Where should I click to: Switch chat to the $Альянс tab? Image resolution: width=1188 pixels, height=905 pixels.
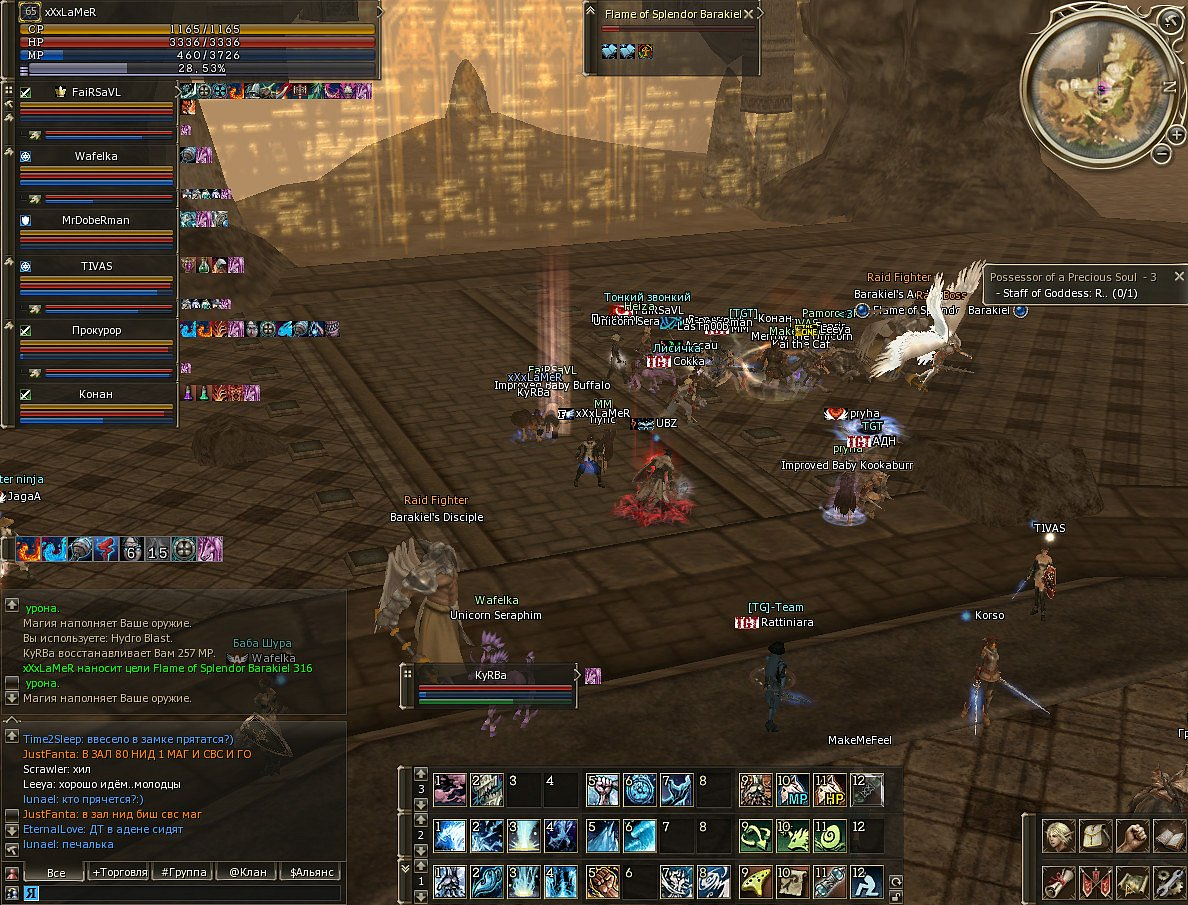coord(309,872)
